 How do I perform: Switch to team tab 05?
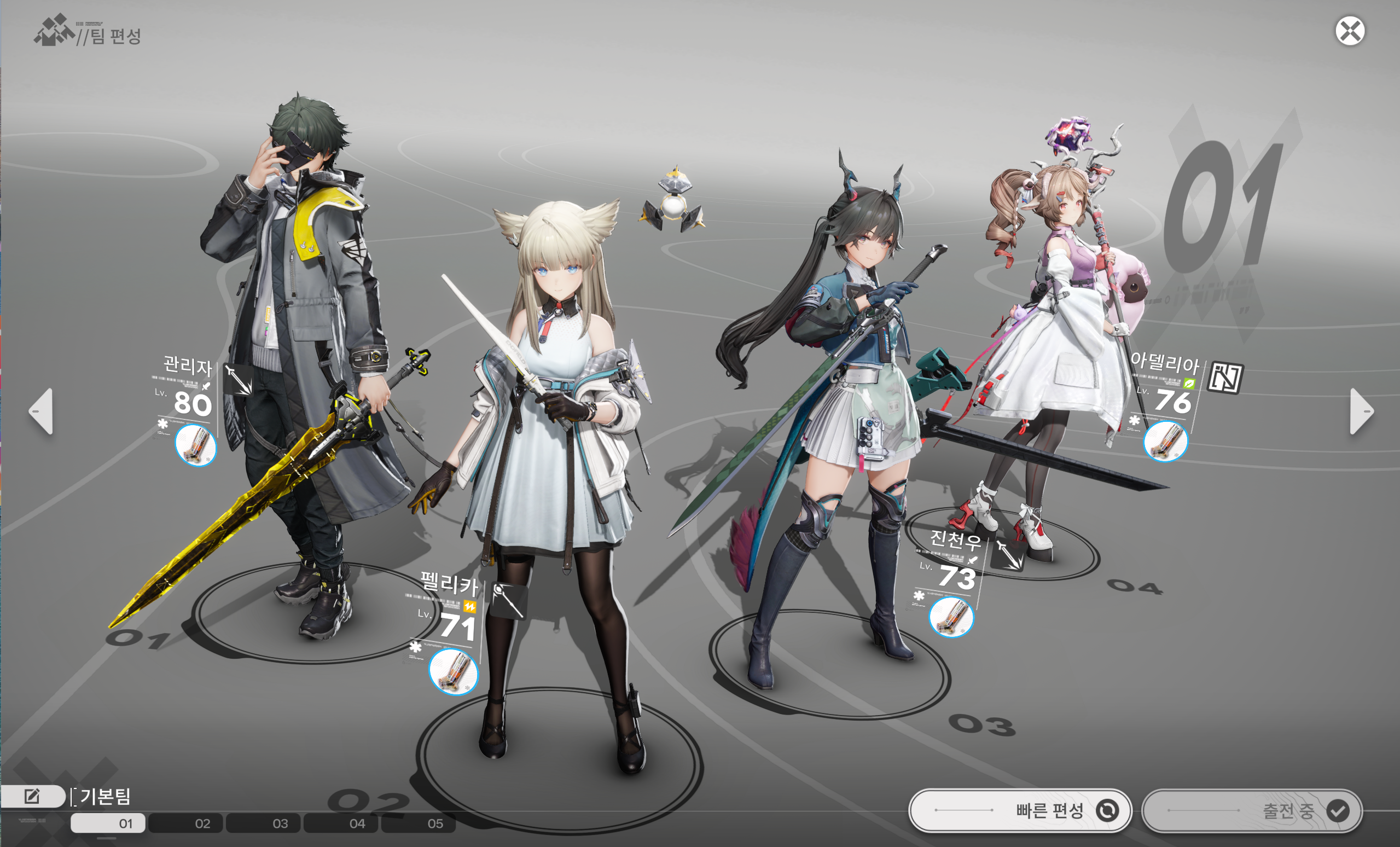coord(418,823)
